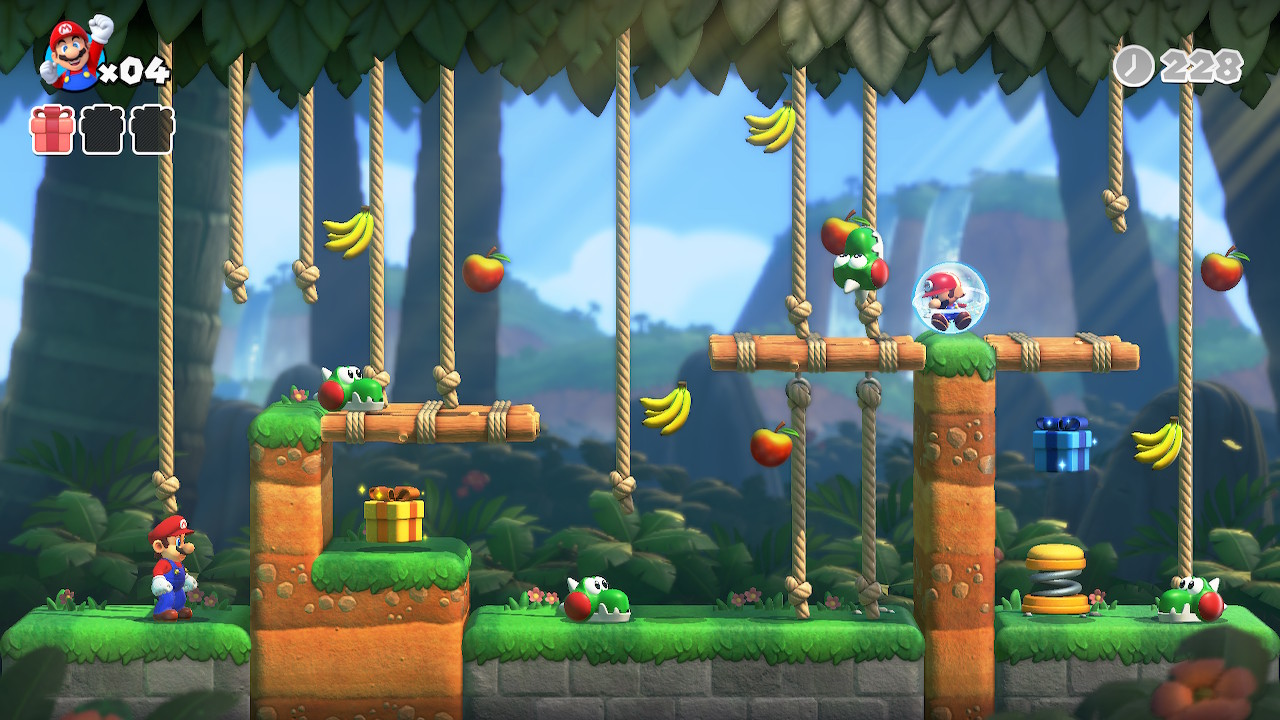Click the Mario lives icon
The width and height of the screenshot is (1280, 720).
[x=74, y=55]
